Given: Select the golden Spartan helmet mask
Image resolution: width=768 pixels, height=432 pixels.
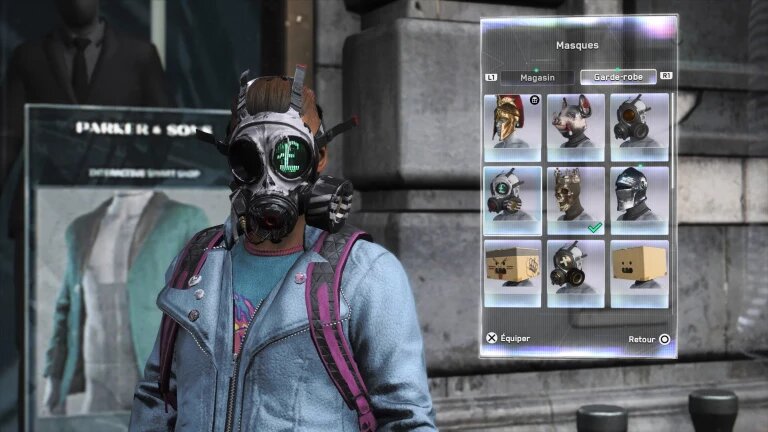Looking at the screenshot, I should [512, 126].
